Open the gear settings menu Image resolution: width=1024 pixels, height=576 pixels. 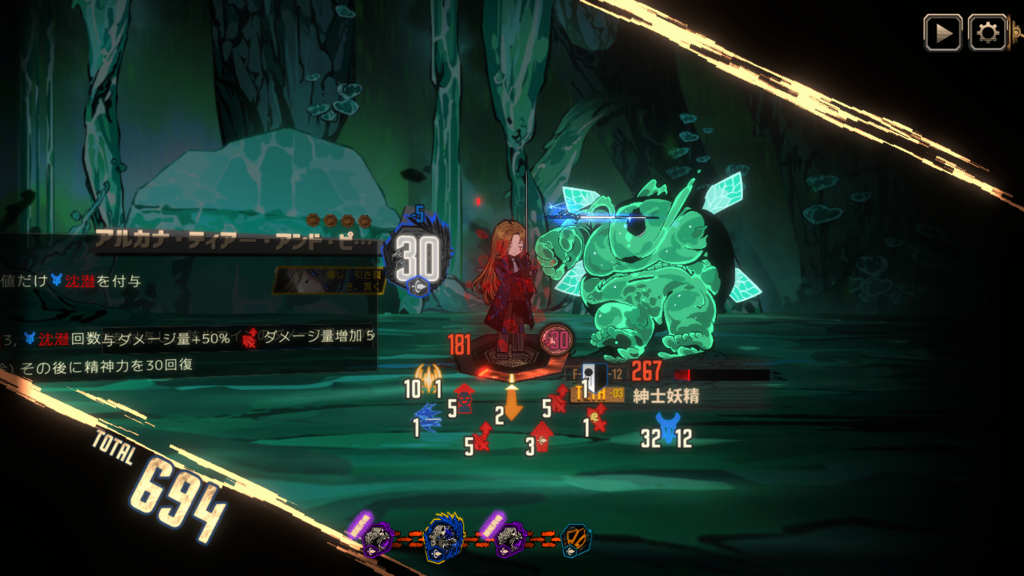(987, 32)
